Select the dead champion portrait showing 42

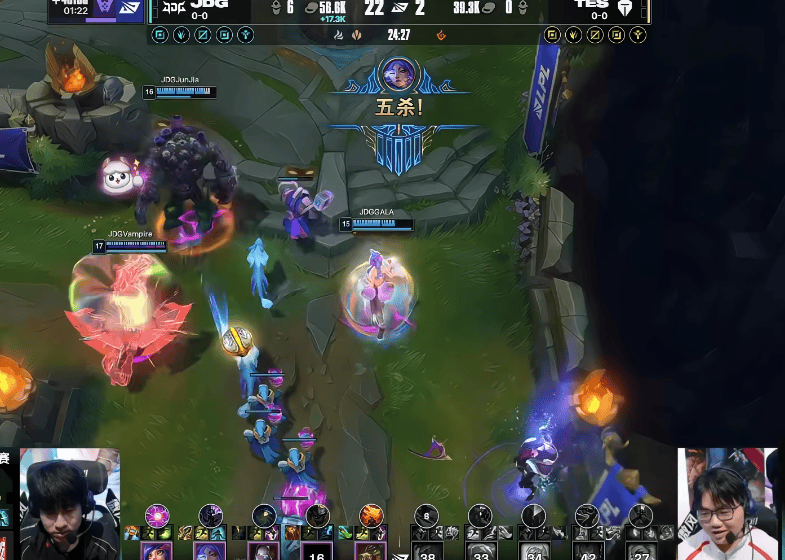pos(588,550)
